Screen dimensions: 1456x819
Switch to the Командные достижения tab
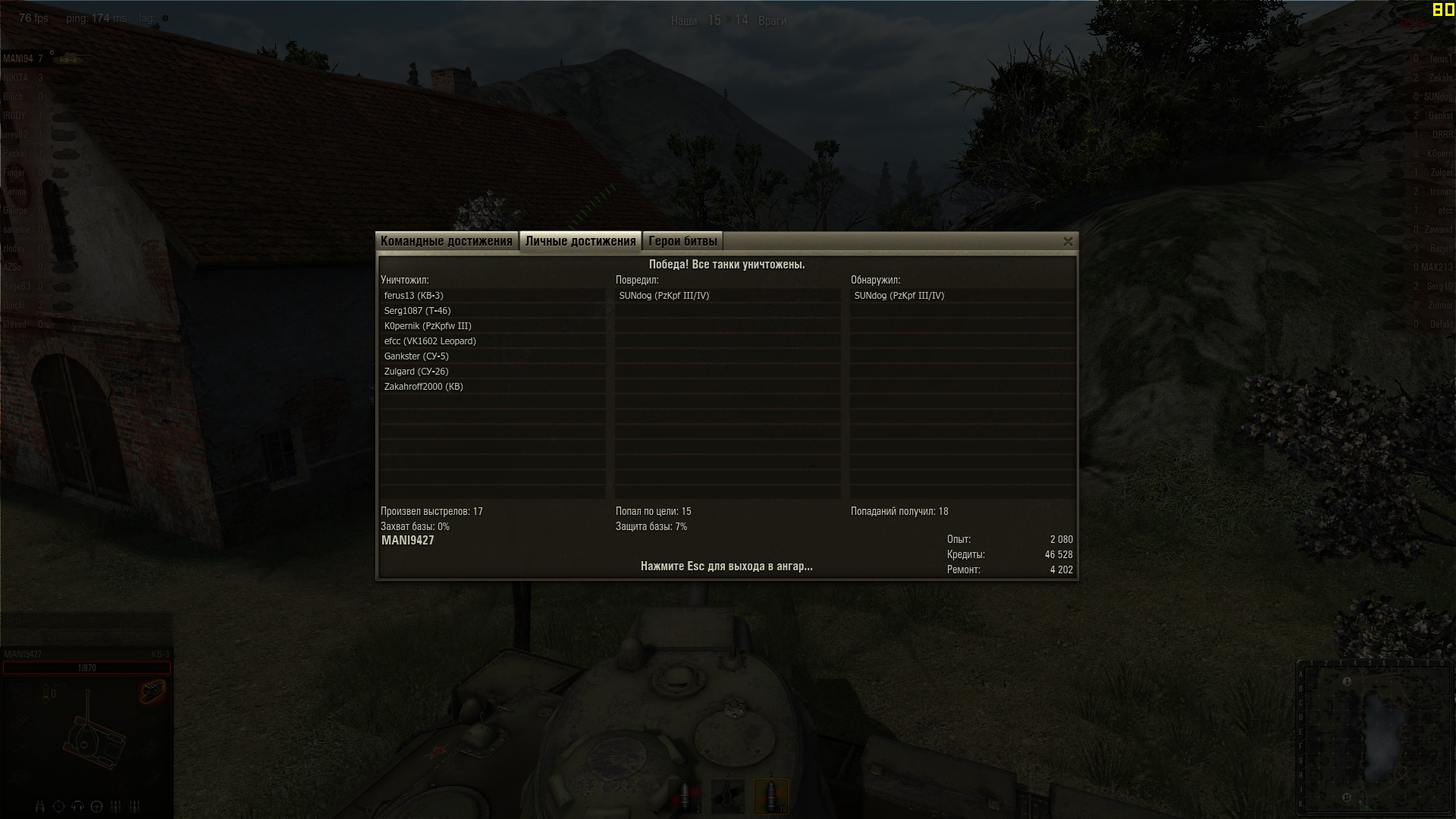447,241
